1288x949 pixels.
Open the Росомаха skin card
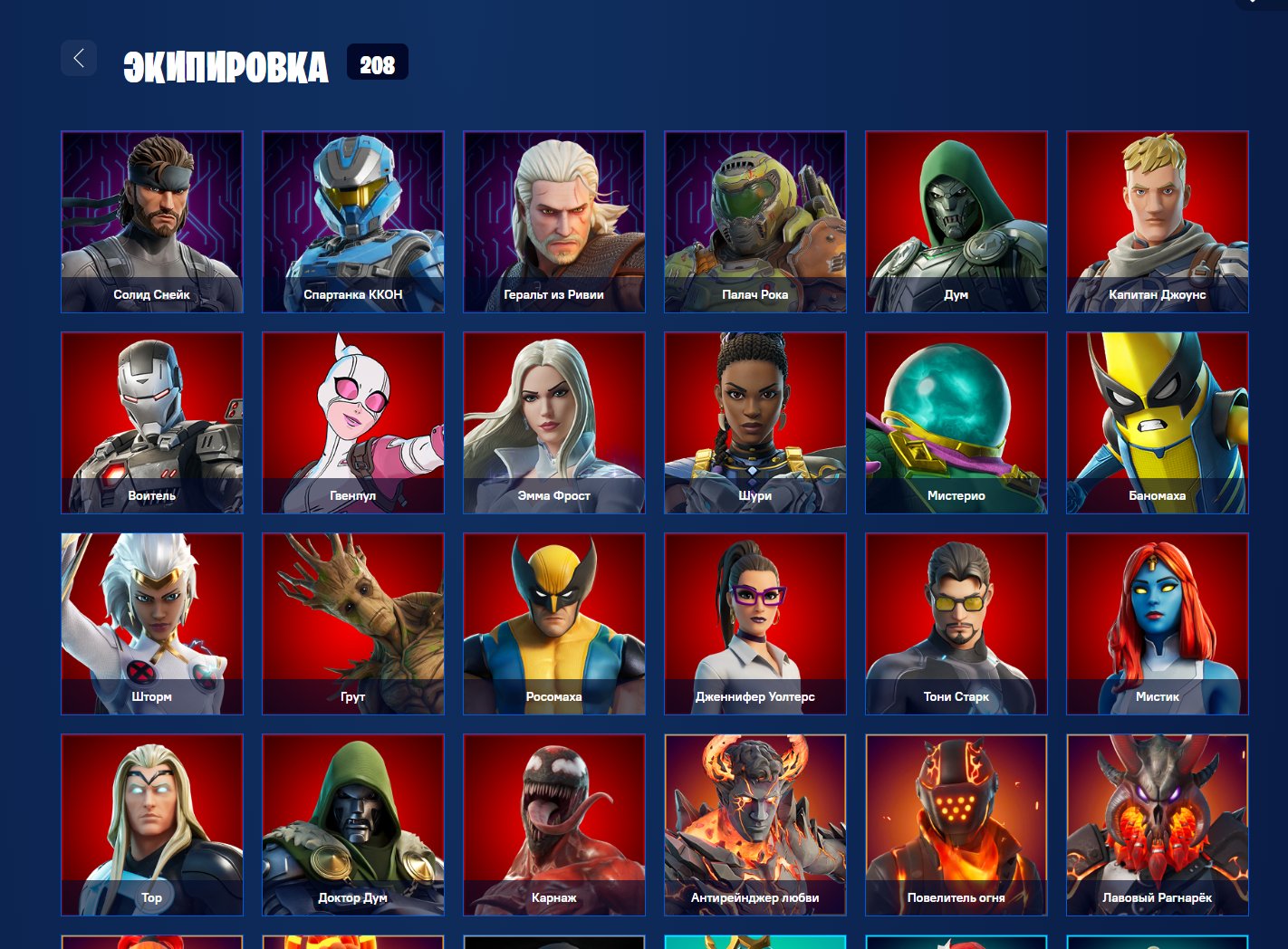(553, 624)
